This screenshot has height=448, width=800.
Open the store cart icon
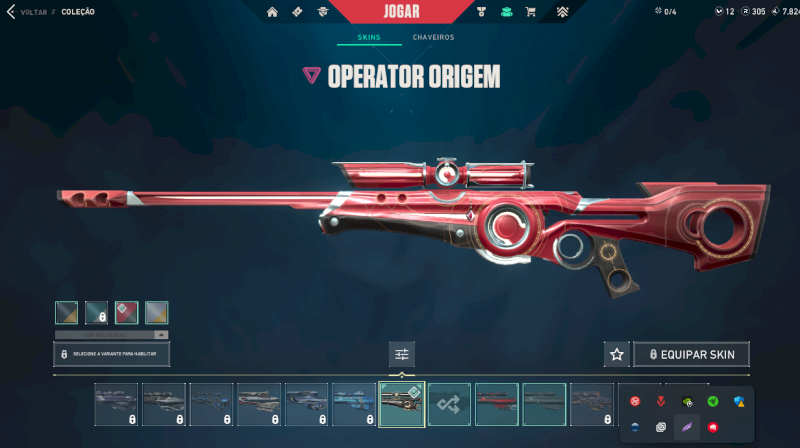pyautogui.click(x=530, y=12)
